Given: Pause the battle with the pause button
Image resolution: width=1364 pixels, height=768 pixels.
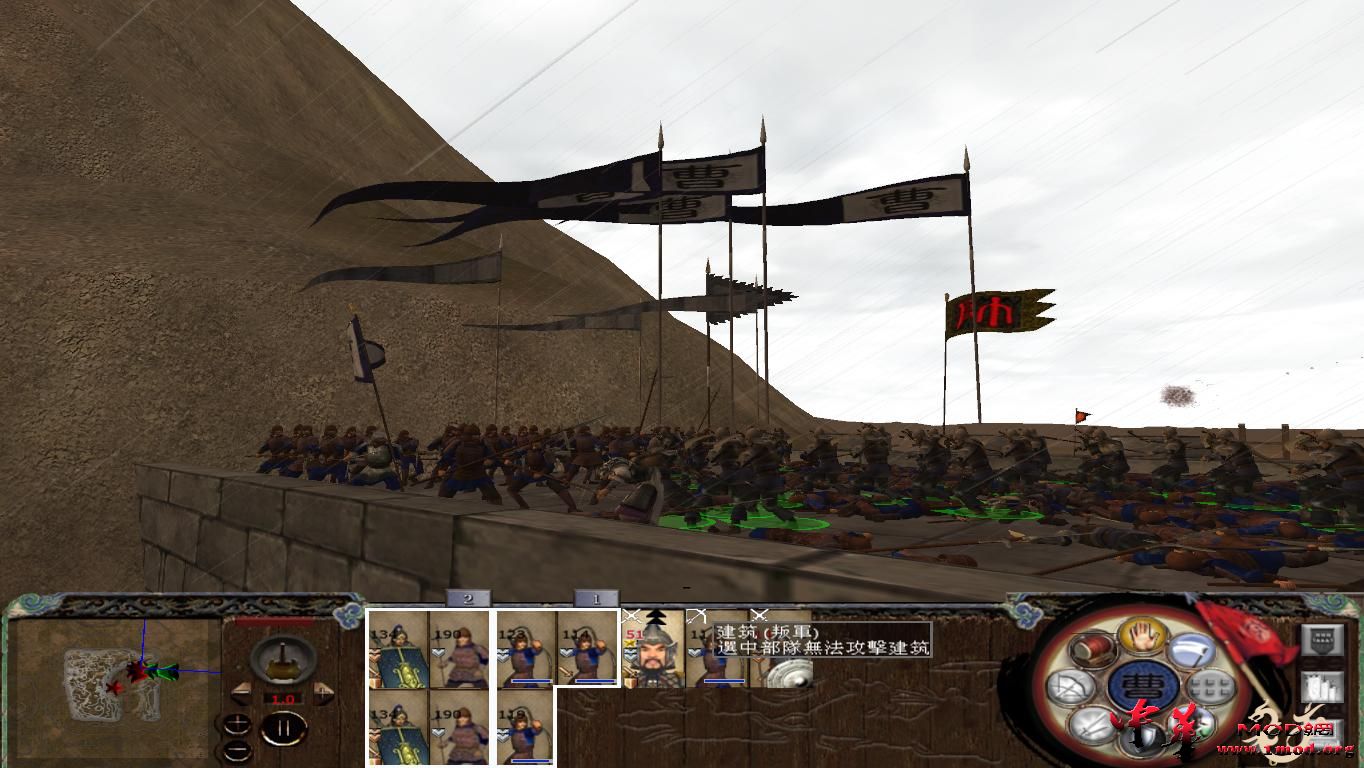Looking at the screenshot, I should point(285,727).
